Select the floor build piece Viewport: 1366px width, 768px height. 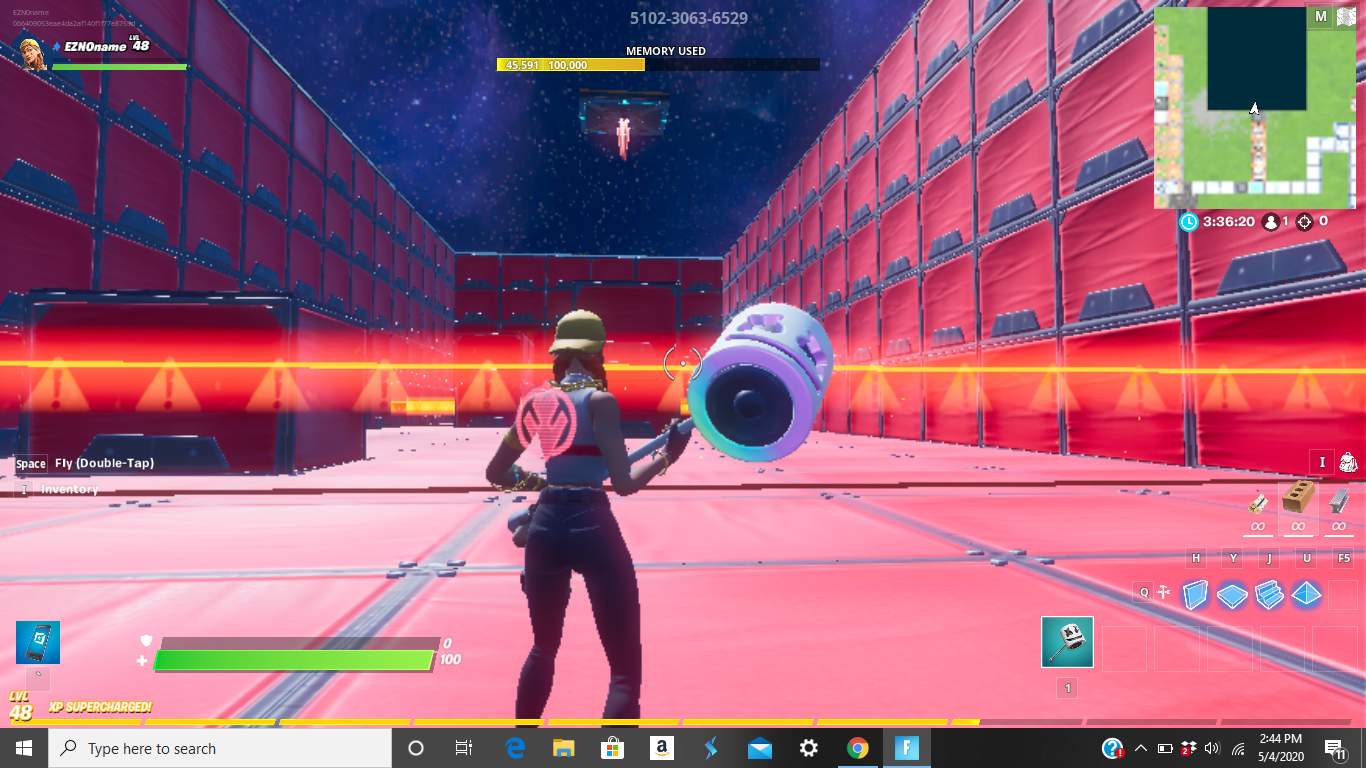(x=1232, y=593)
